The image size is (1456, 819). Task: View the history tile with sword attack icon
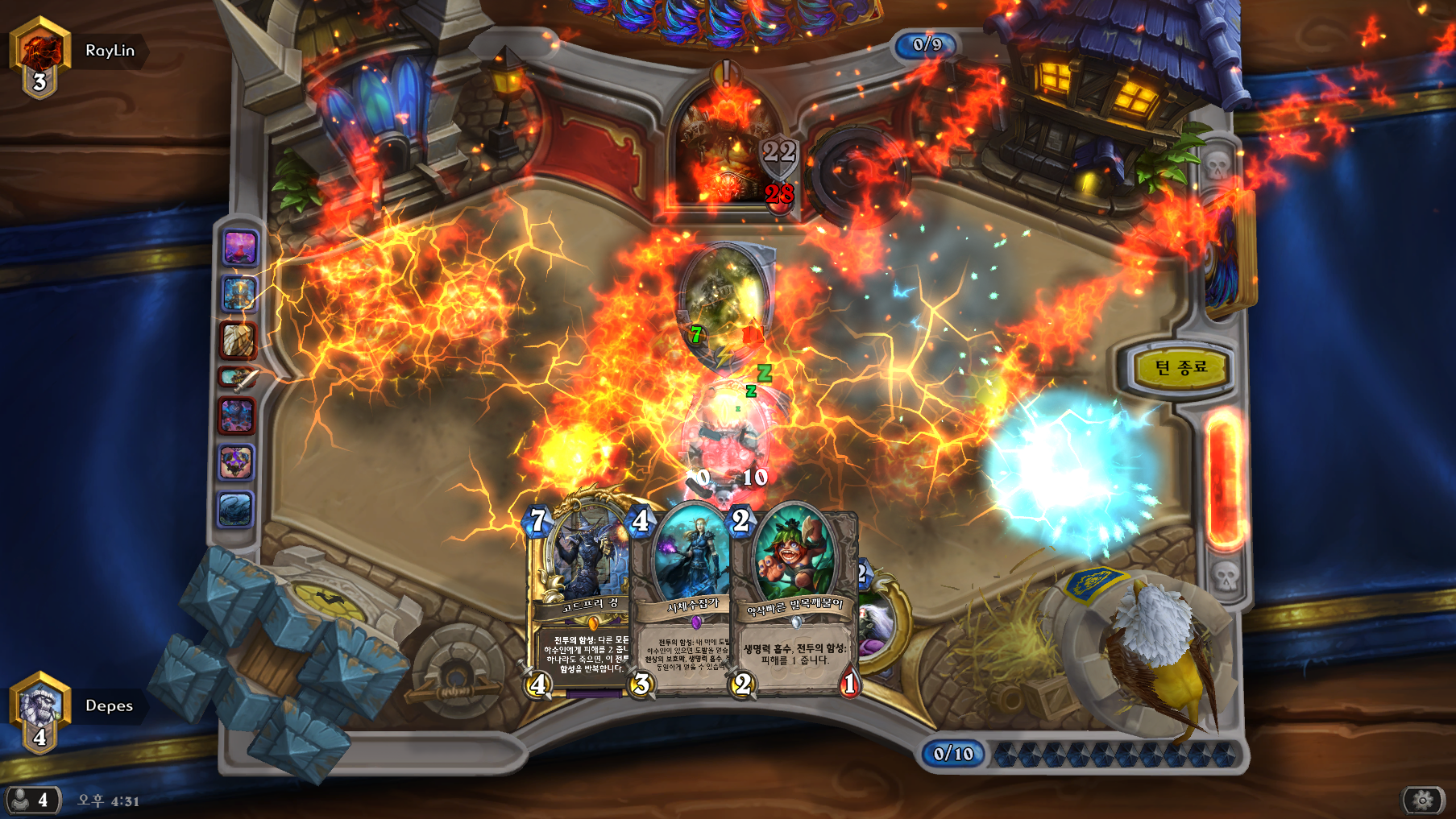[x=238, y=377]
